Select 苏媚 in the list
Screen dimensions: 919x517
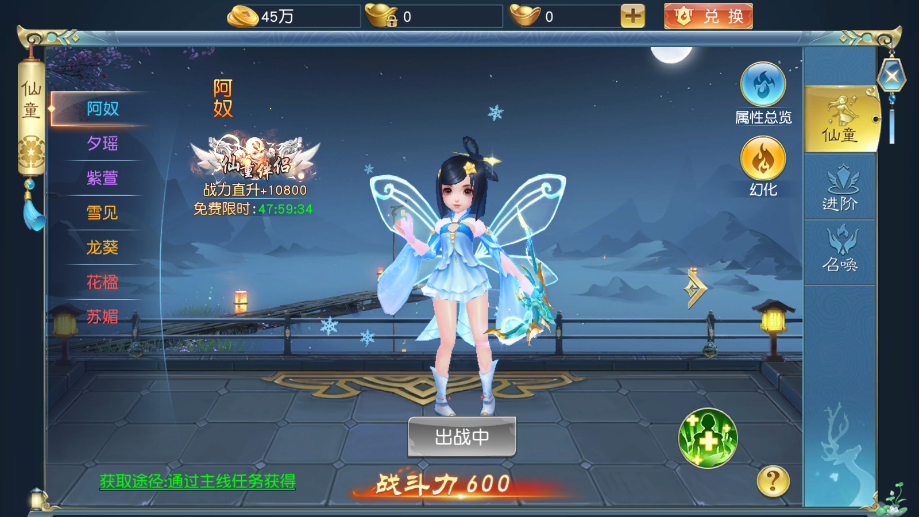click(102, 317)
